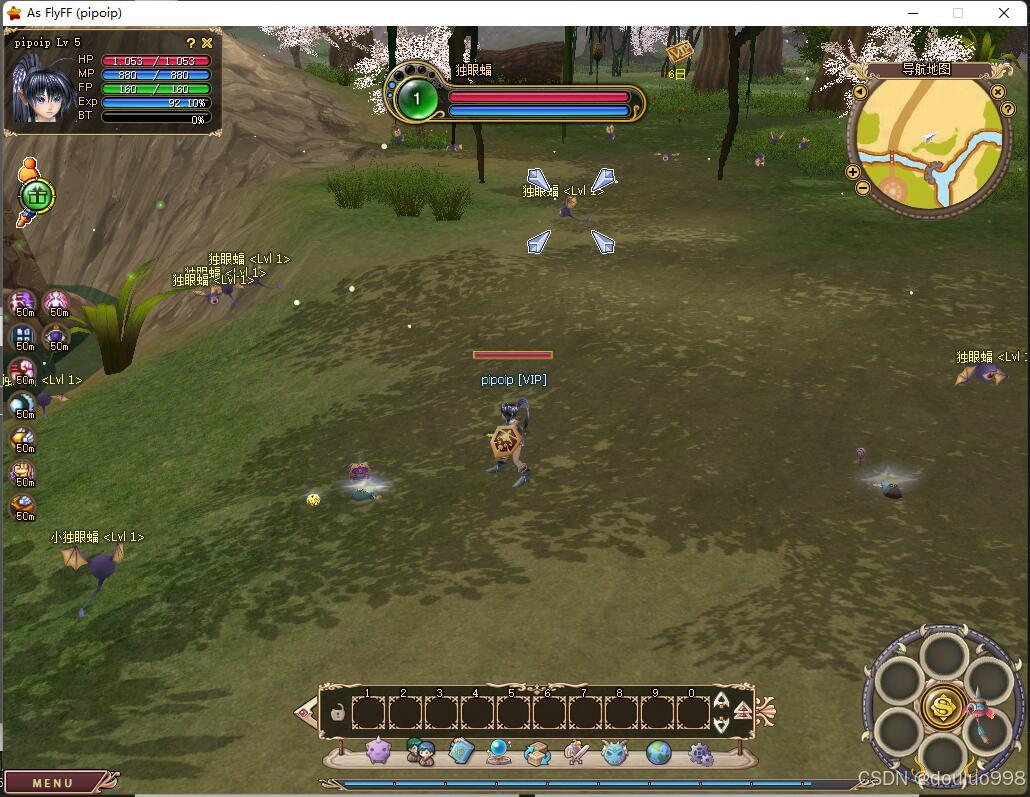Screen dimensions: 1030x797
Task: Click the minimap's left arrow button
Action: (x=860, y=92)
